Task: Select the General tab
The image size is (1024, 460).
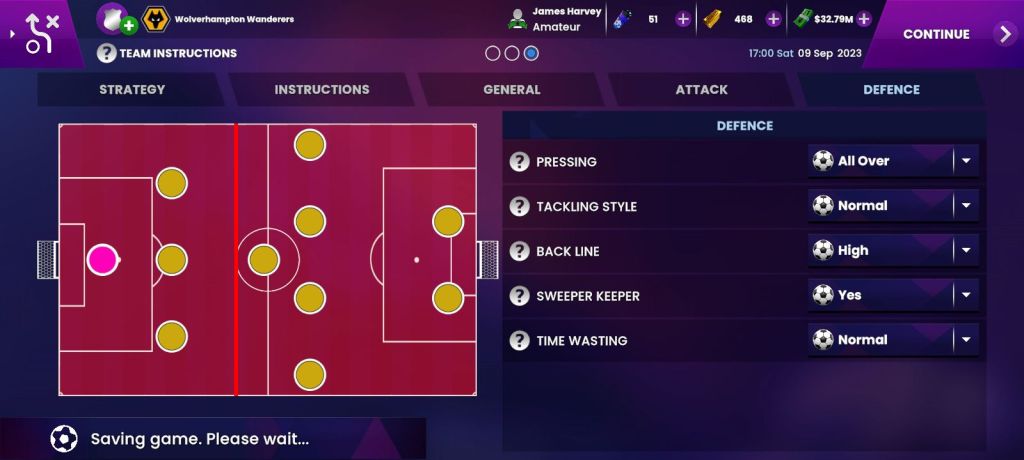Action: pos(512,90)
